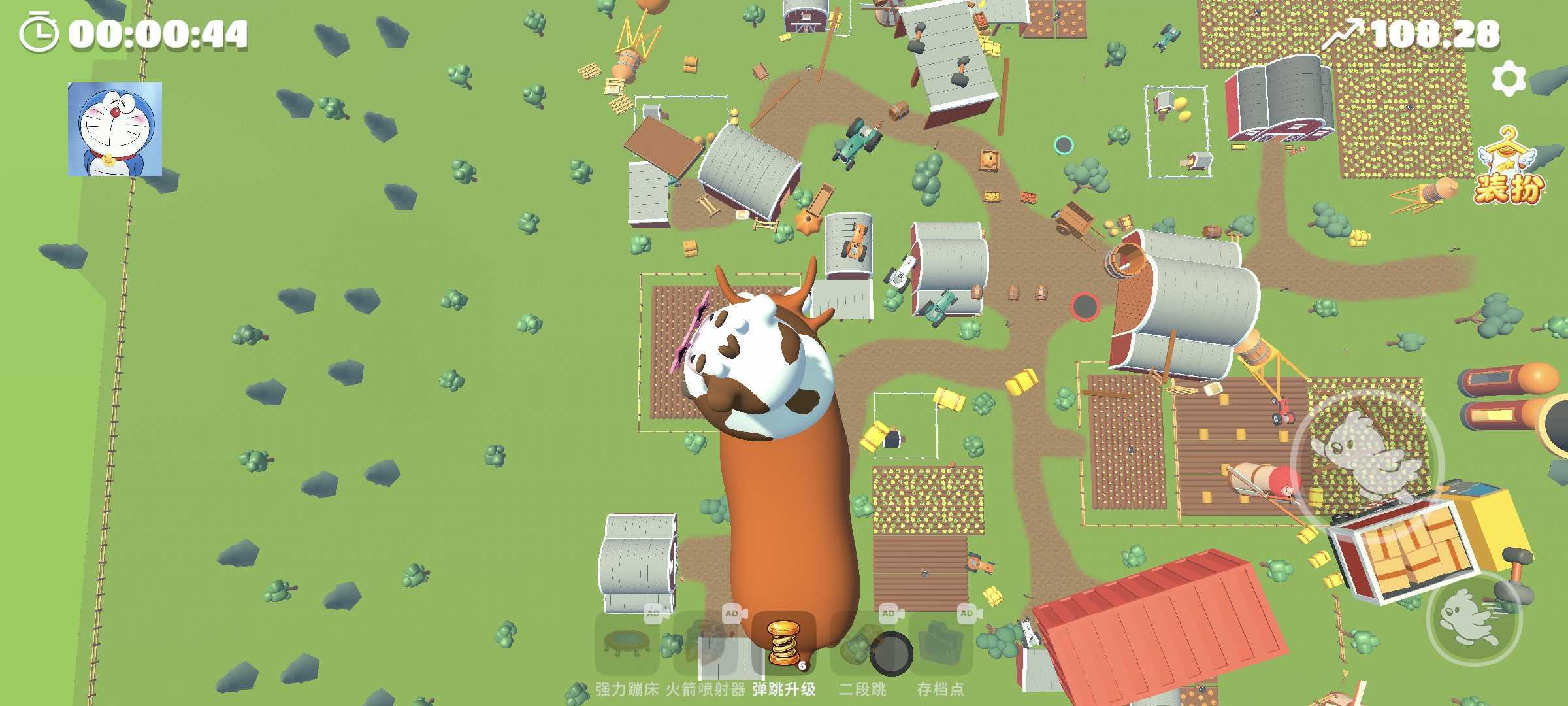Choose the 火箭喷射器 rocket jet item

click(x=706, y=644)
